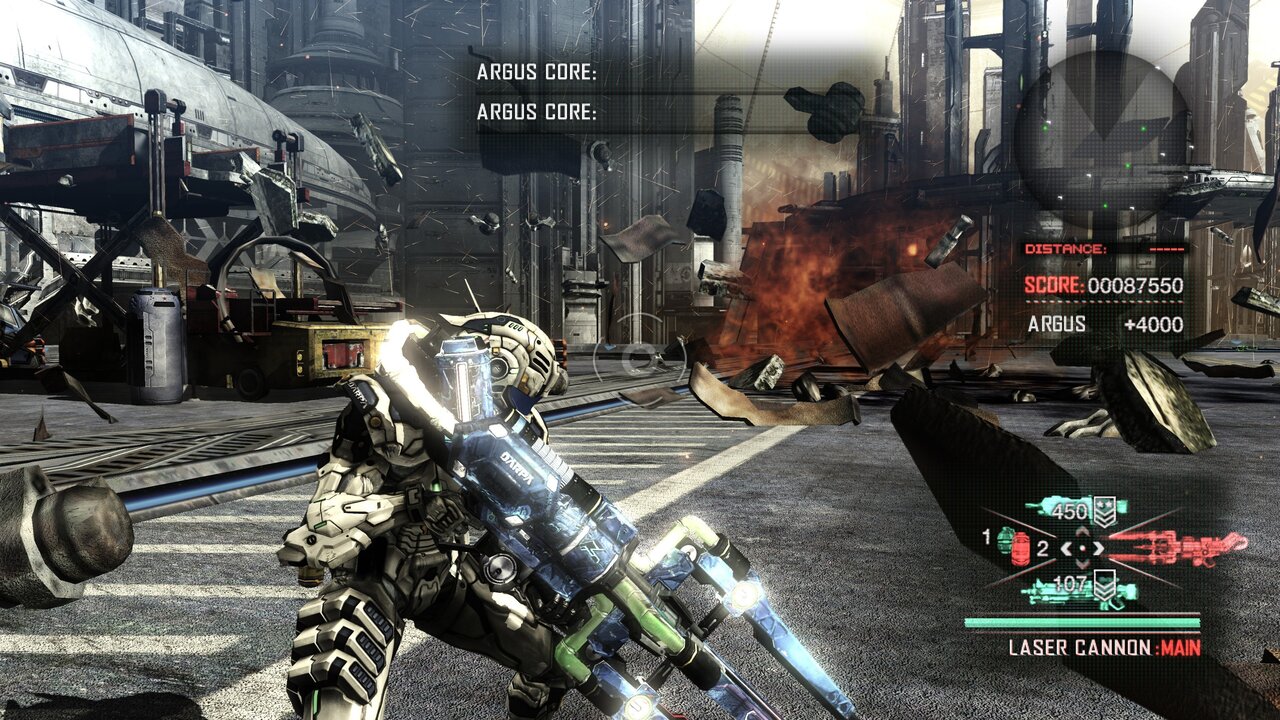Pick the red EMP grenade icon
The image size is (1280, 720).
[x=1021, y=550]
